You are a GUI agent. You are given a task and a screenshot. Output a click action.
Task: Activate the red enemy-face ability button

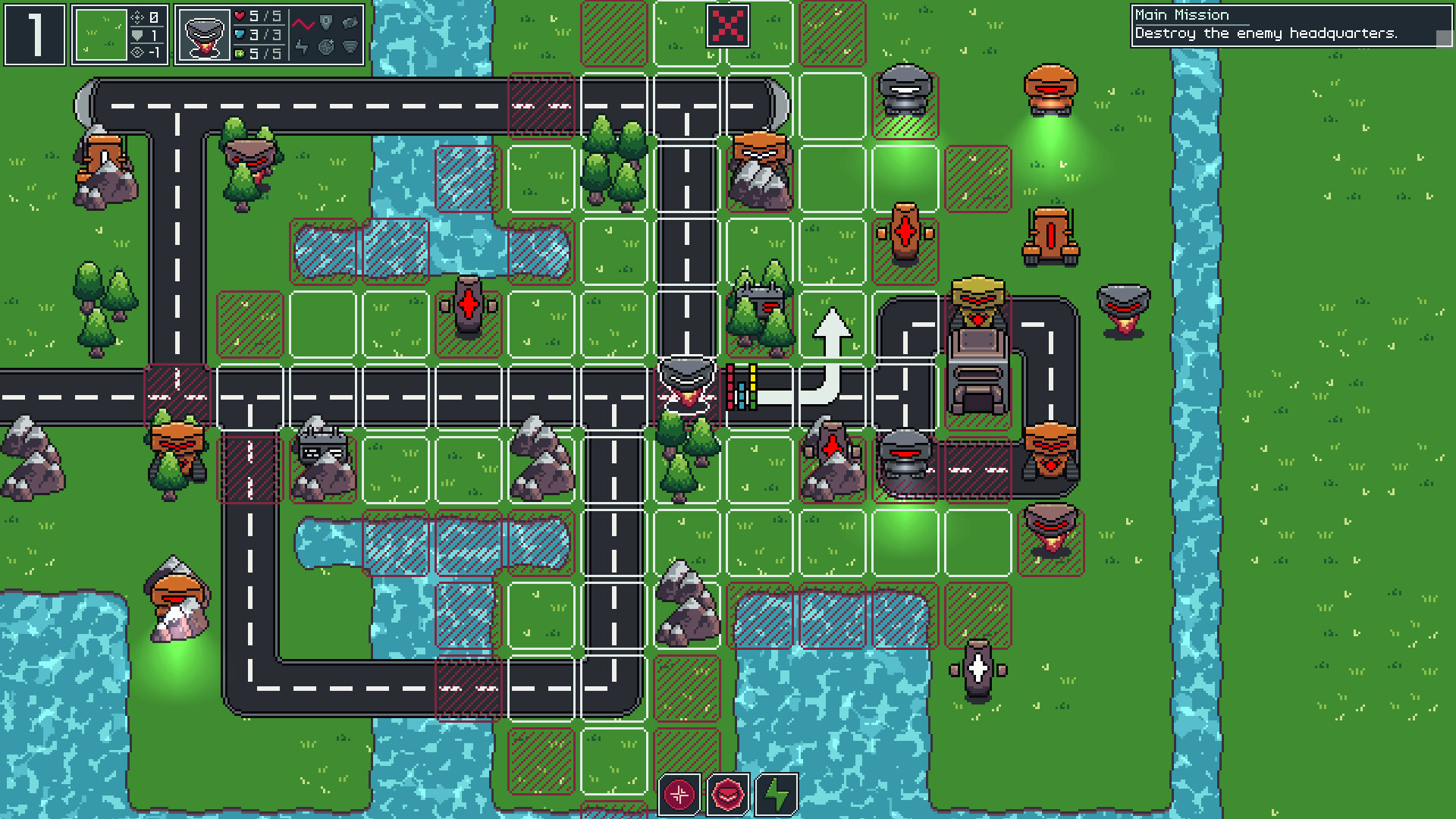[726, 794]
